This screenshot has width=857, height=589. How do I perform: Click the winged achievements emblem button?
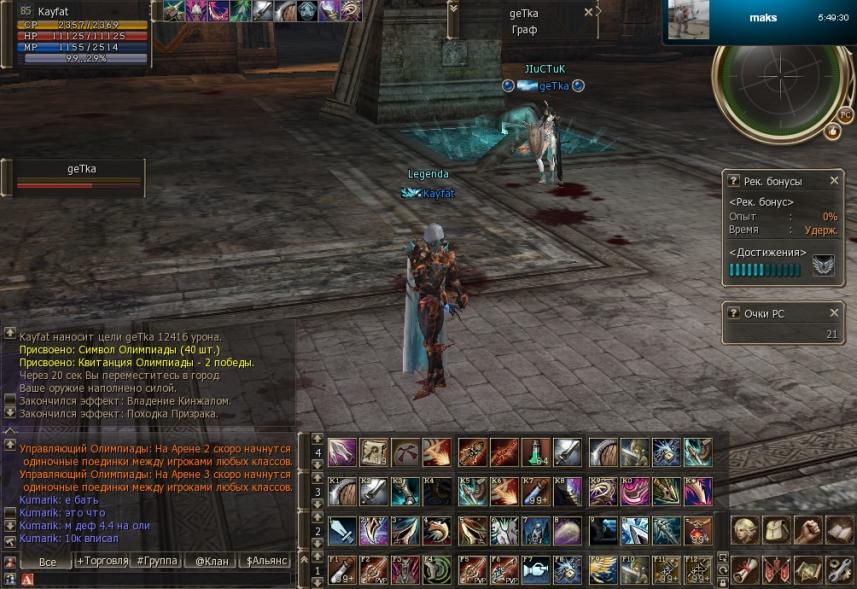point(823,267)
